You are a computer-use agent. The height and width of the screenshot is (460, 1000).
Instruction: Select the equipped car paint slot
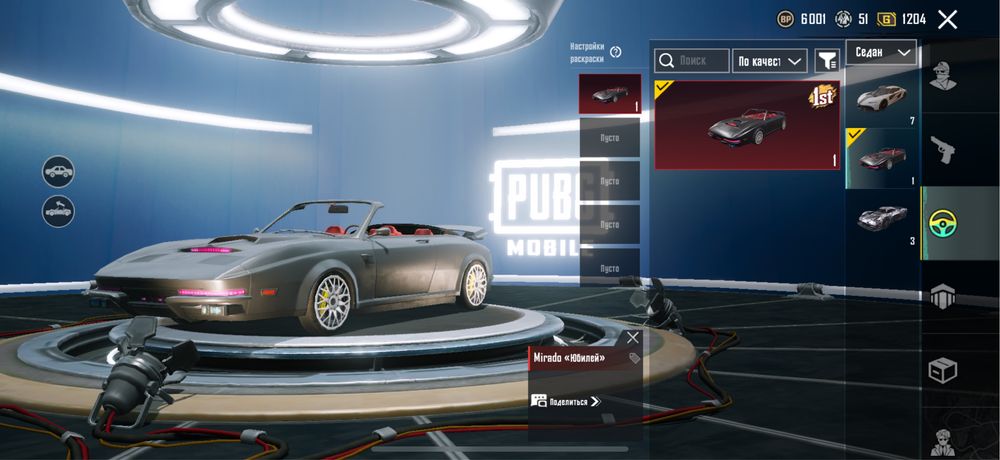[x=609, y=93]
